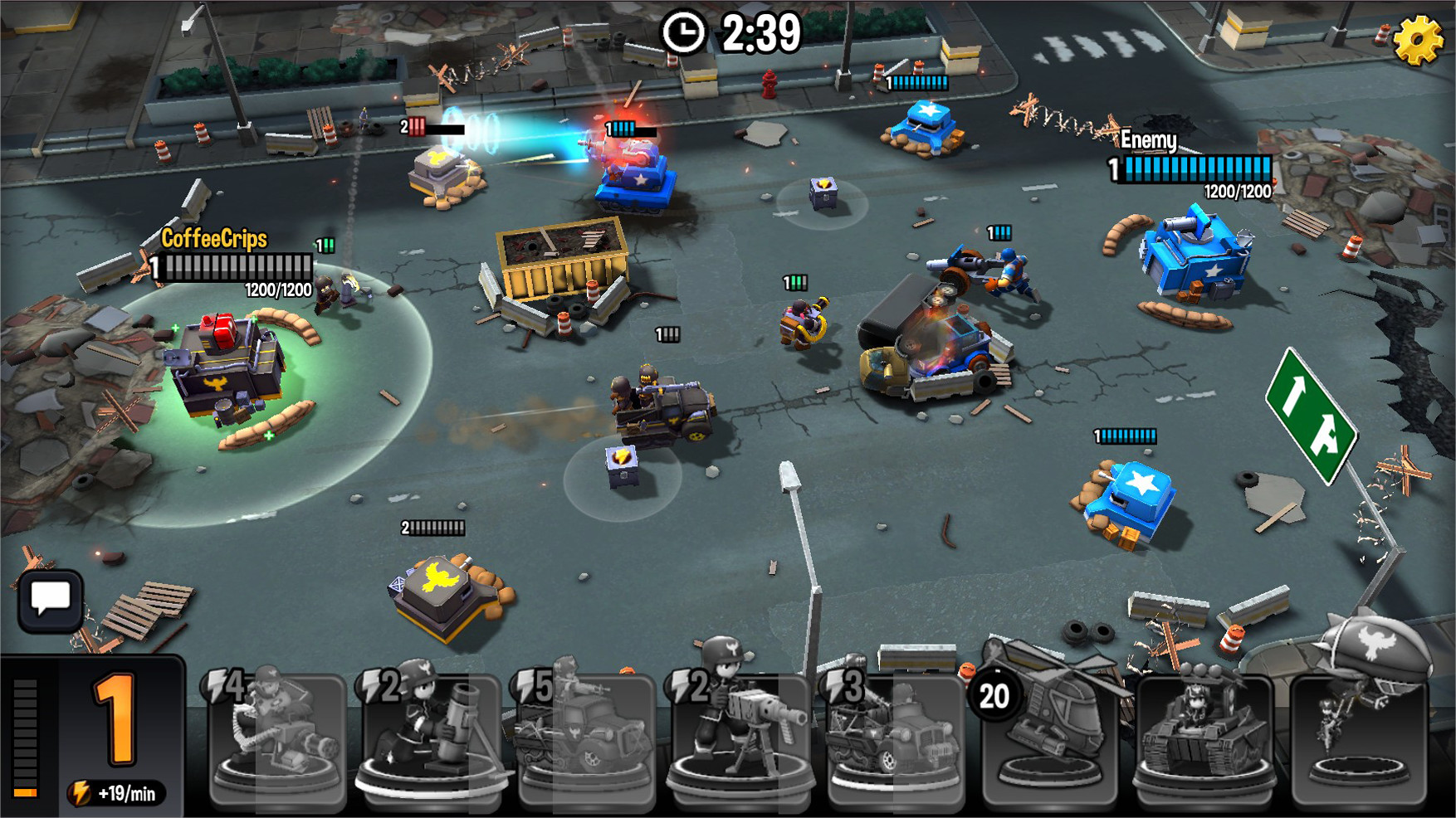Tap the blue enemy artillery turret

1191,257
